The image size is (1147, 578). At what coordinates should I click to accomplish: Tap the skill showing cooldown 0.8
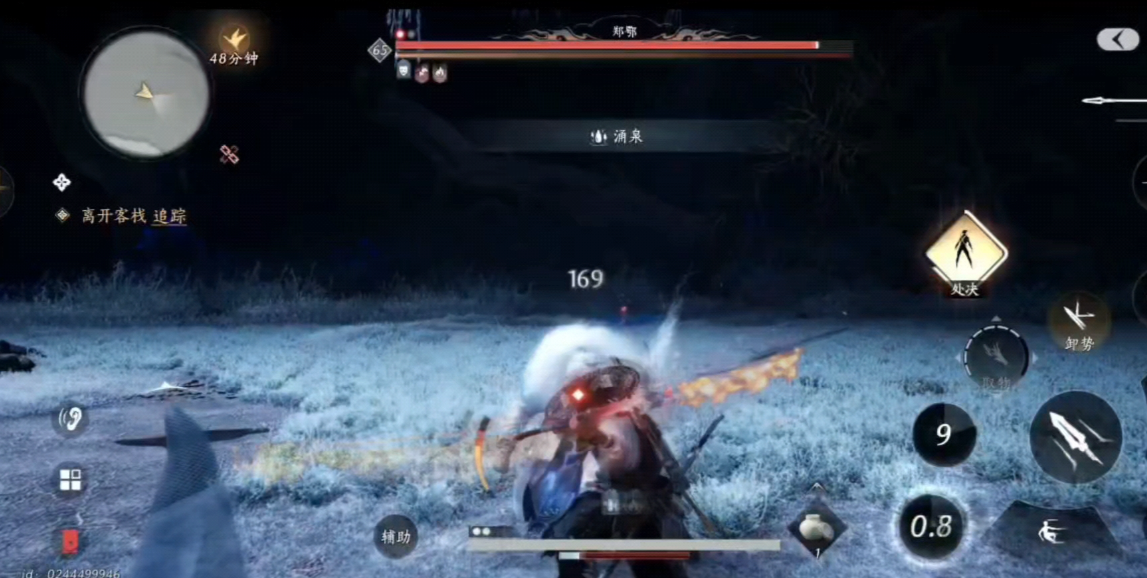click(x=930, y=526)
